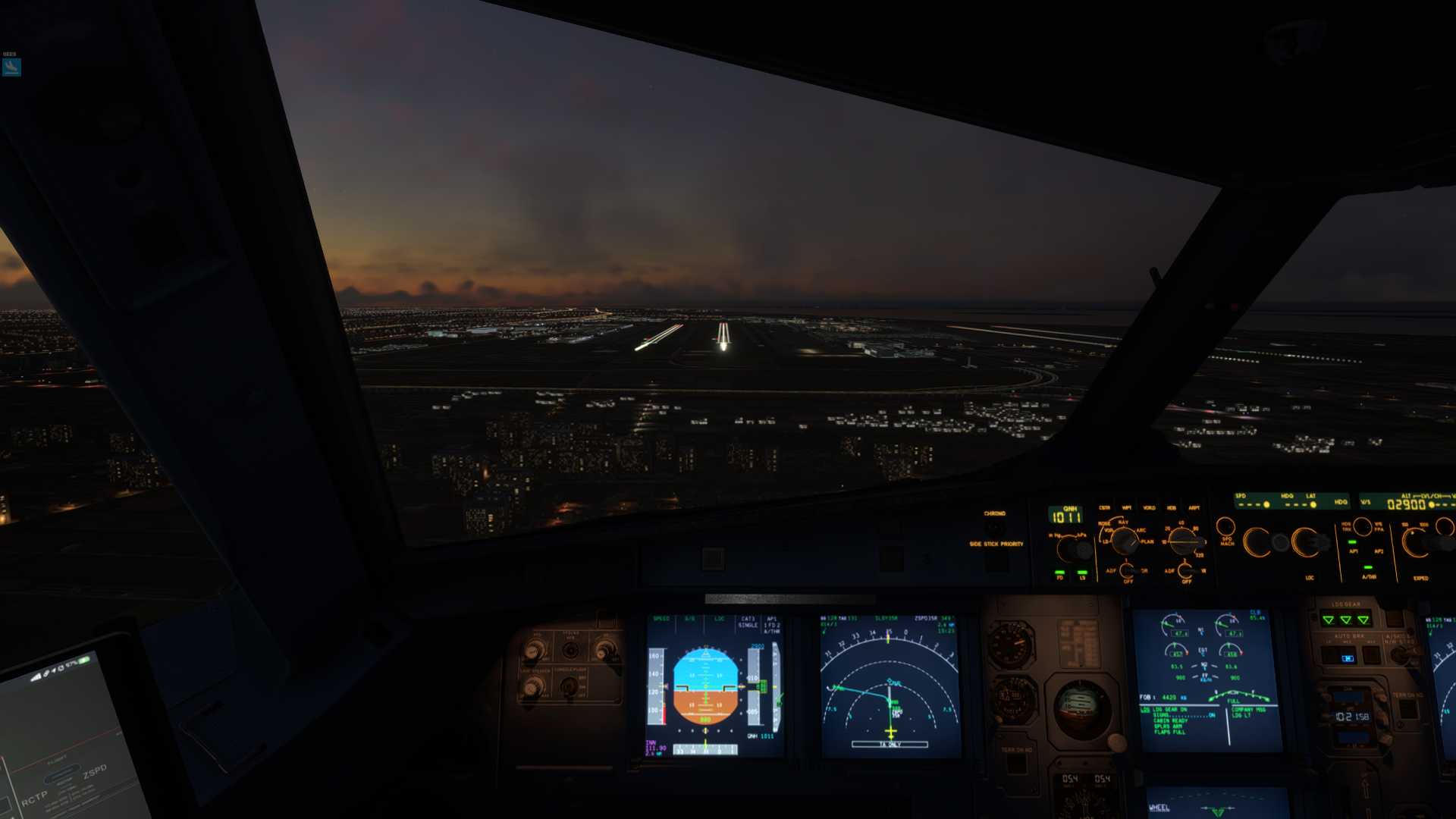This screenshot has height=819, width=1456.
Task: Open the aircraft icon overlay in corner
Action: click(11, 67)
